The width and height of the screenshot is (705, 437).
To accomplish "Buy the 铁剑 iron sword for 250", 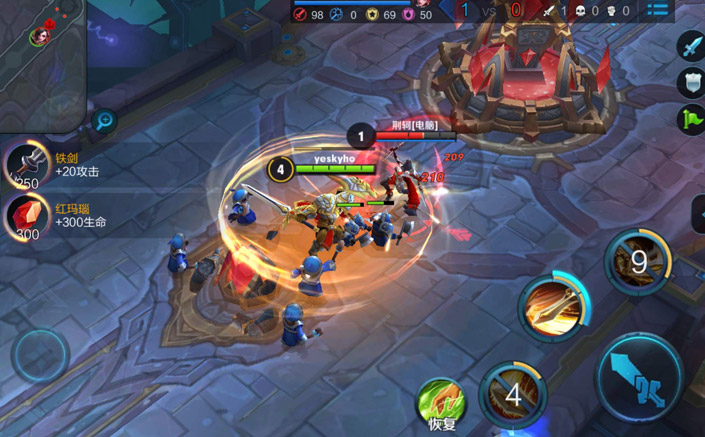I will click(28, 167).
